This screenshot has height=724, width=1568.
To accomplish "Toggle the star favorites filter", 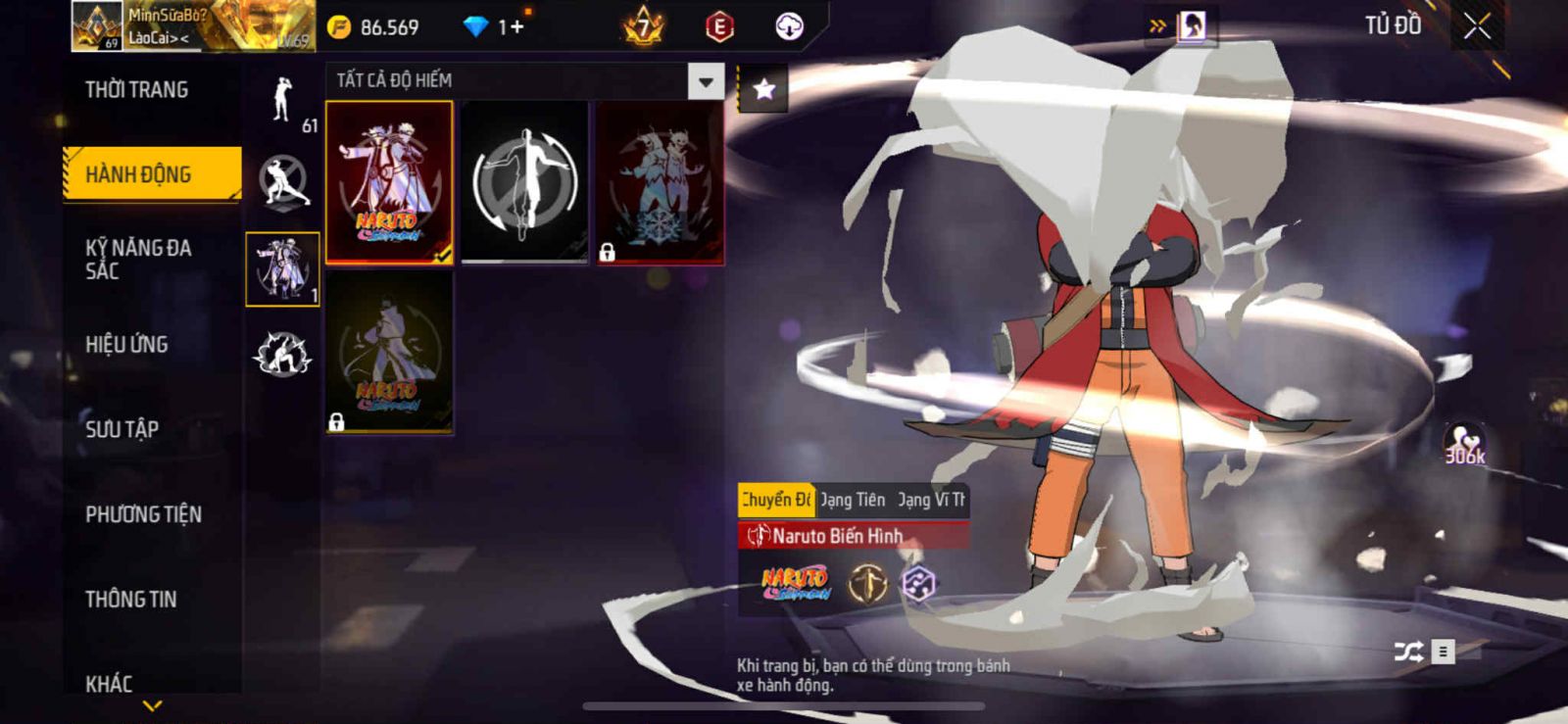I will (x=763, y=90).
